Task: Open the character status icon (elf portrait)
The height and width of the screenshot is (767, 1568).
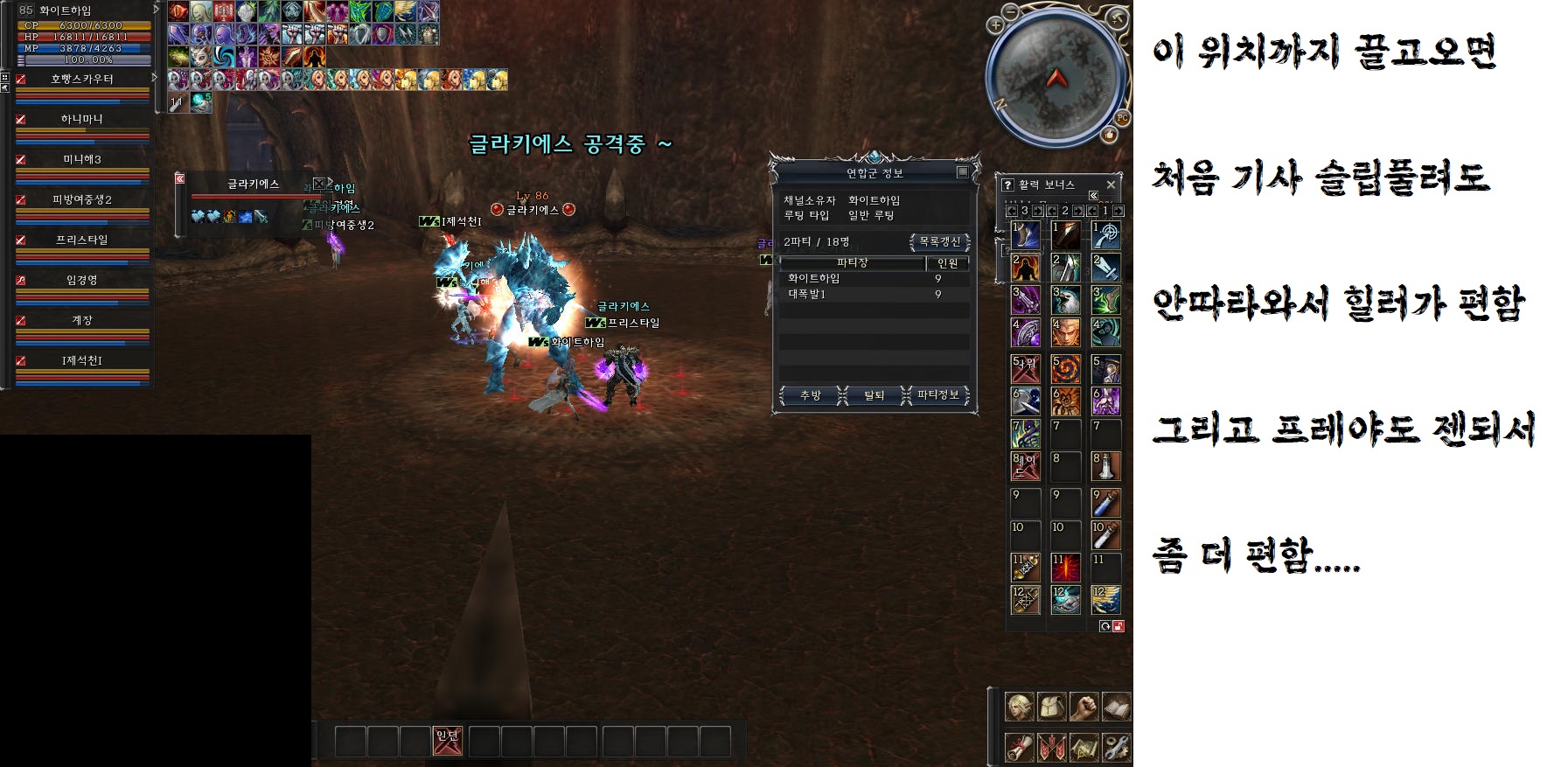Action: (x=1019, y=707)
